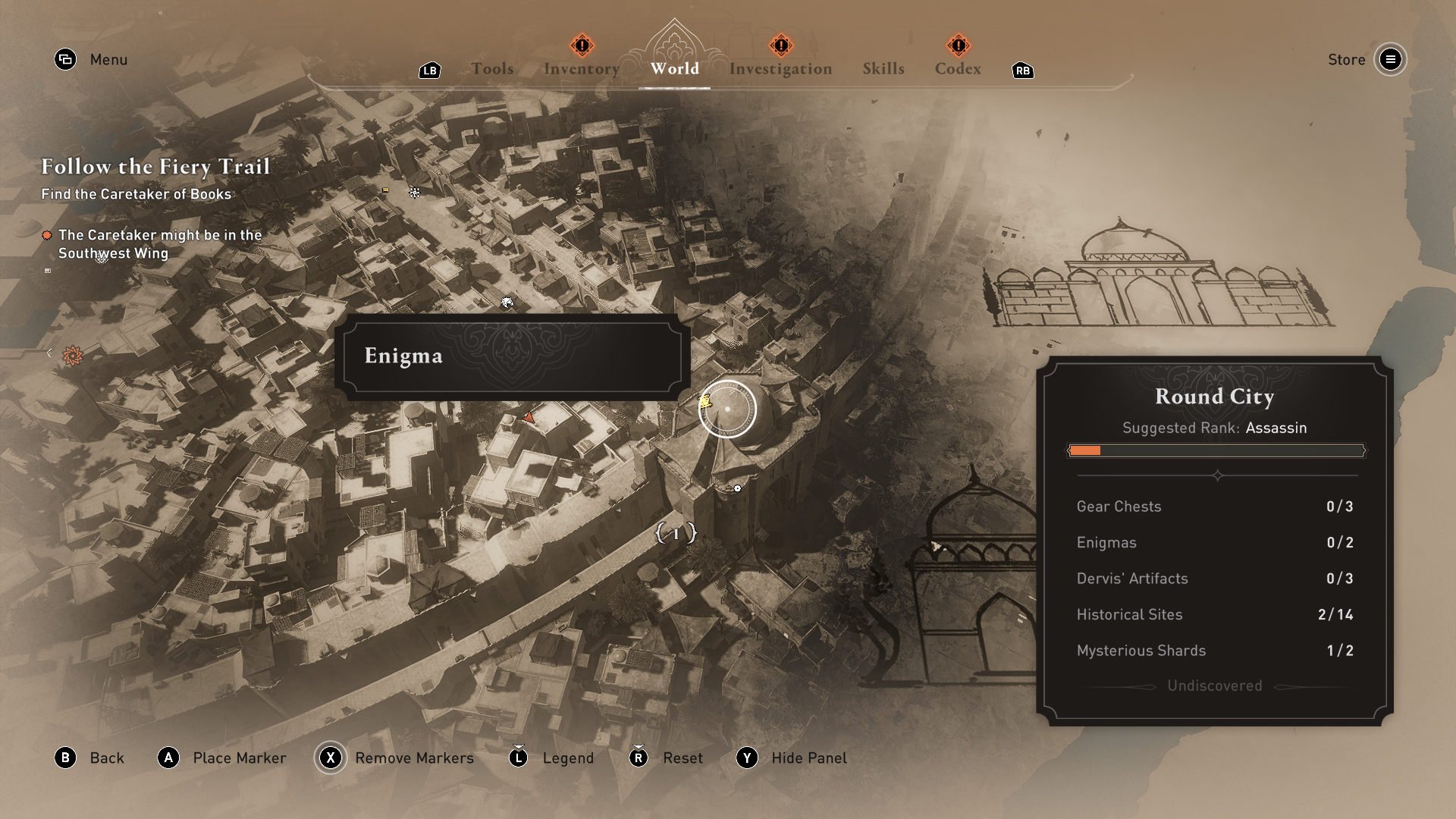Image resolution: width=1456 pixels, height=819 pixels.
Task: Open the Inventory tab
Action: pos(582,69)
